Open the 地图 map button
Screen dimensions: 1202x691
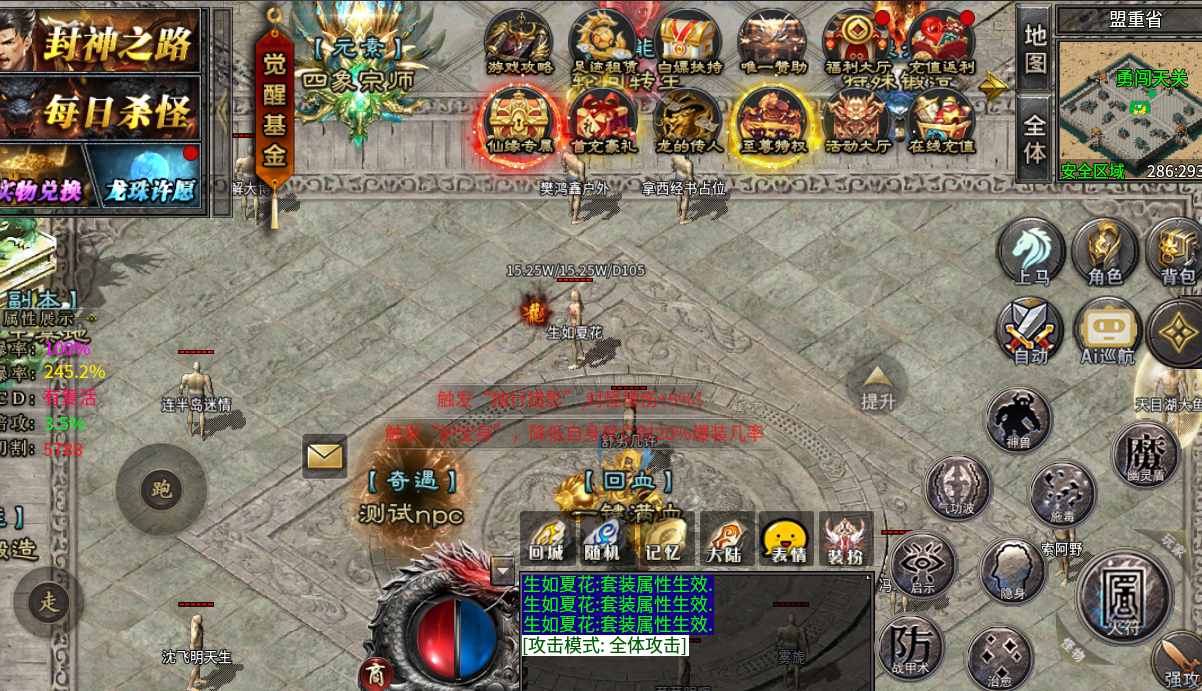pyautogui.click(x=1035, y=48)
